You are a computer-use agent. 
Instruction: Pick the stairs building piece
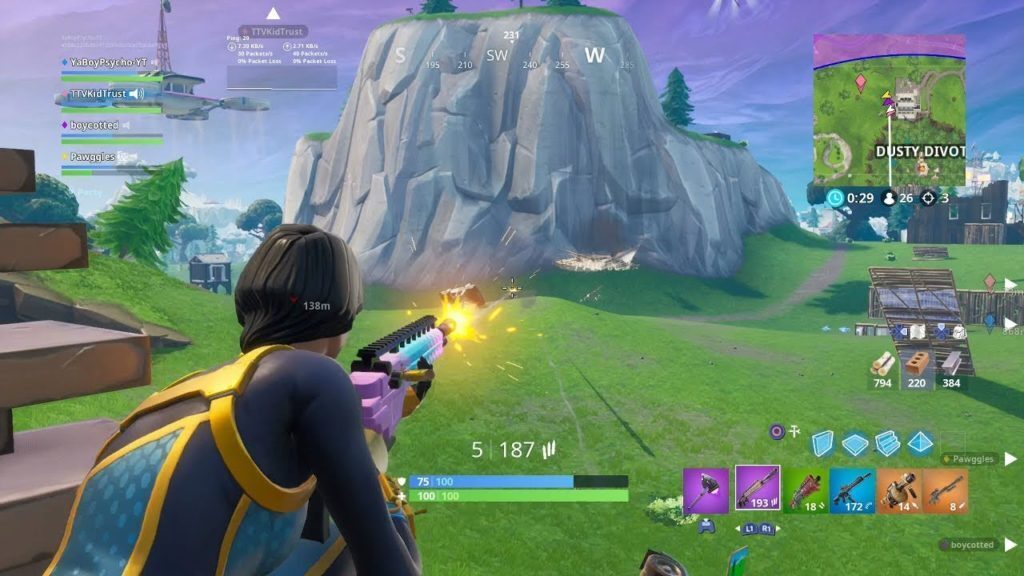coord(887,443)
